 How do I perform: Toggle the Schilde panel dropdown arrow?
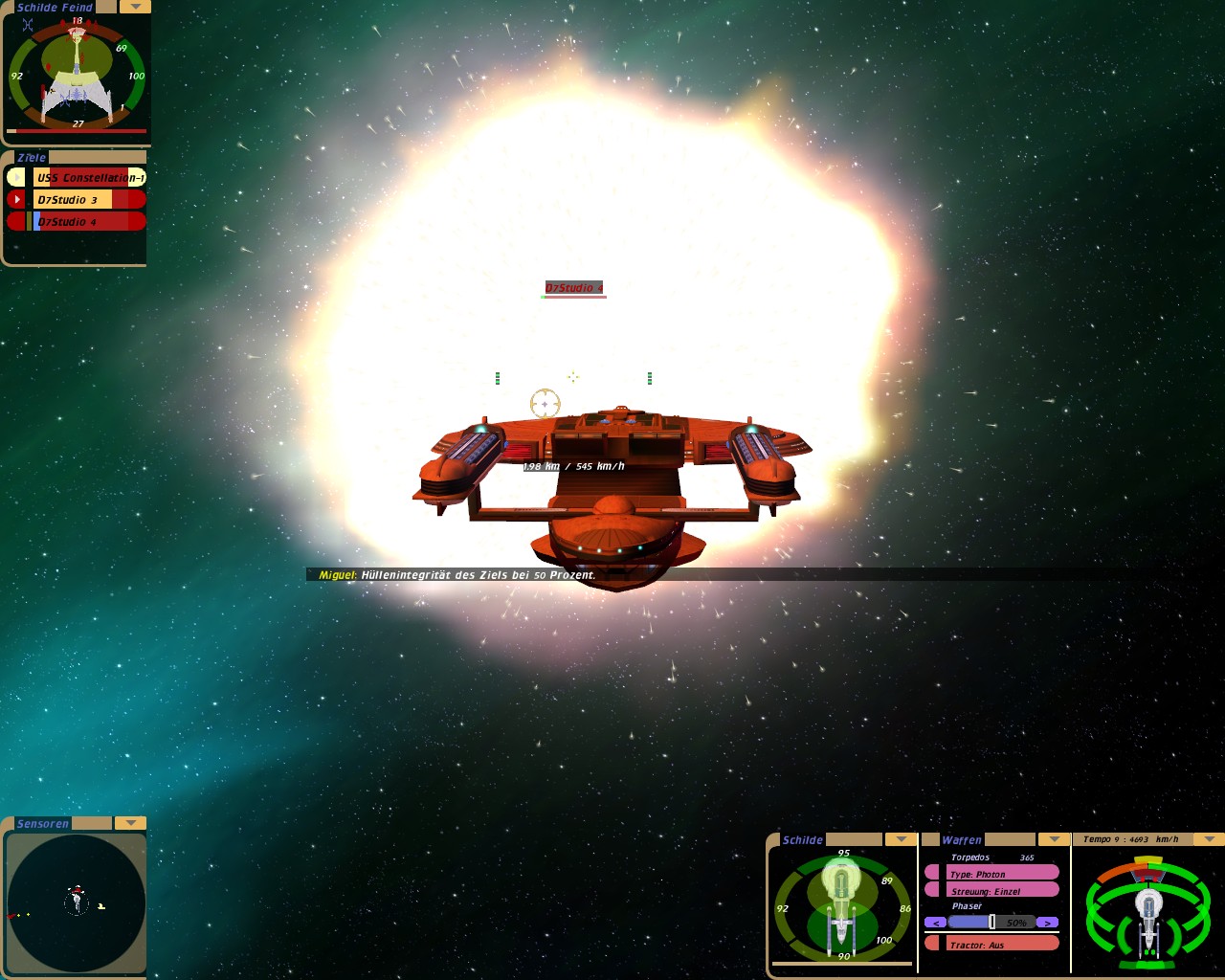pos(901,839)
